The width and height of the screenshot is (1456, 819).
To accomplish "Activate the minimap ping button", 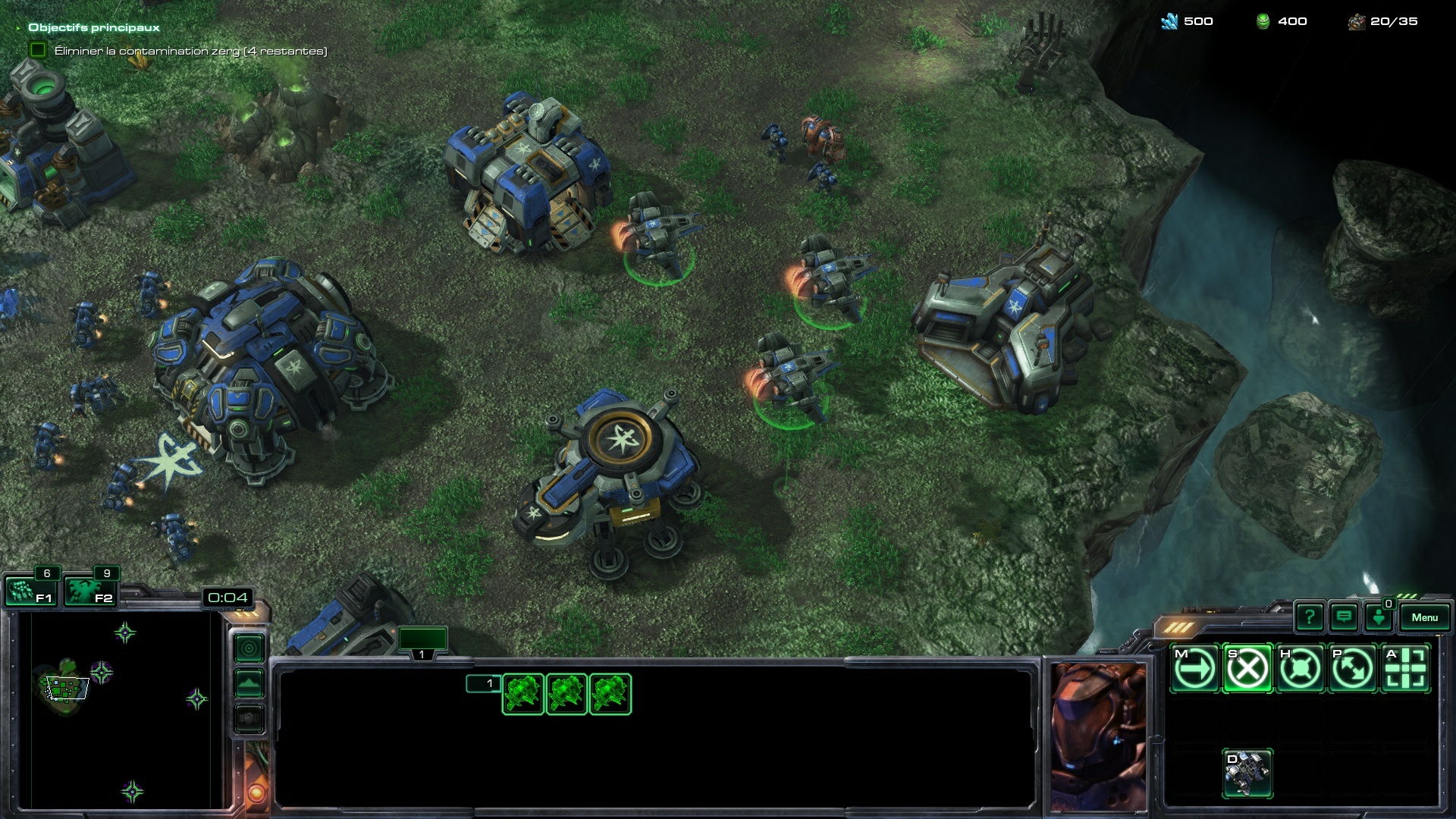I will pyautogui.click(x=249, y=648).
